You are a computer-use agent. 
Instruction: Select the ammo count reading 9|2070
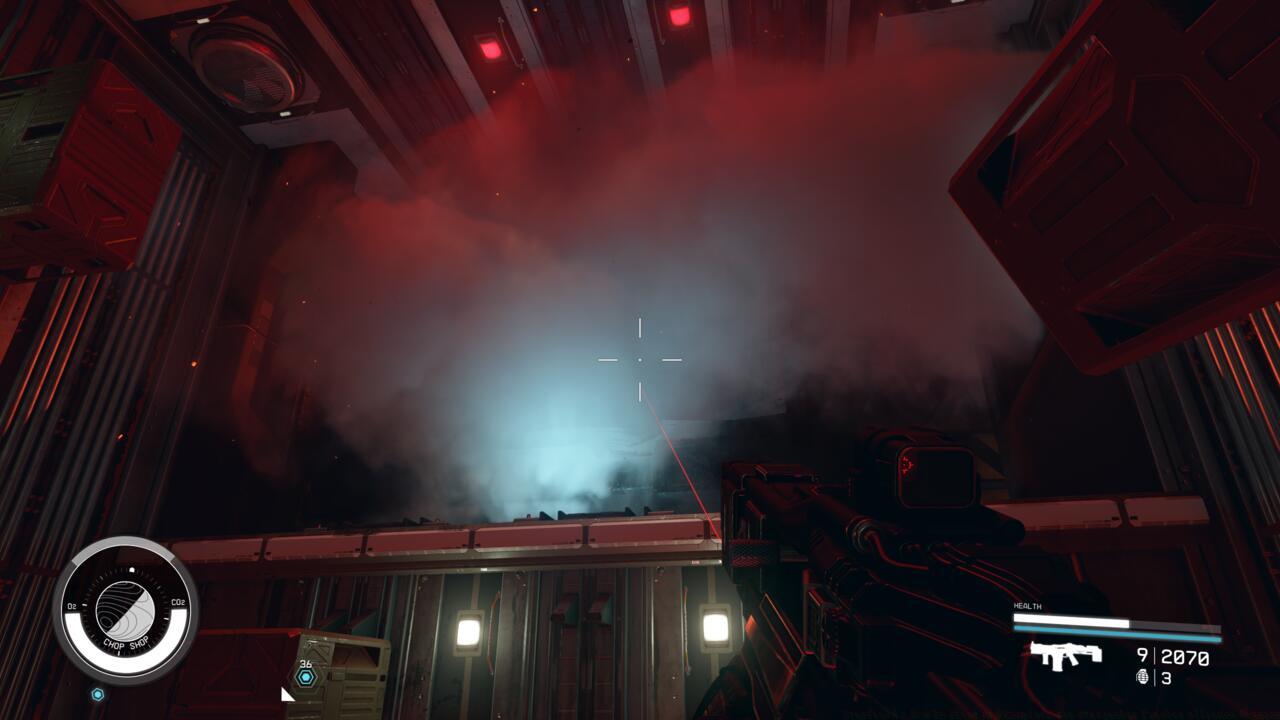[1173, 655]
